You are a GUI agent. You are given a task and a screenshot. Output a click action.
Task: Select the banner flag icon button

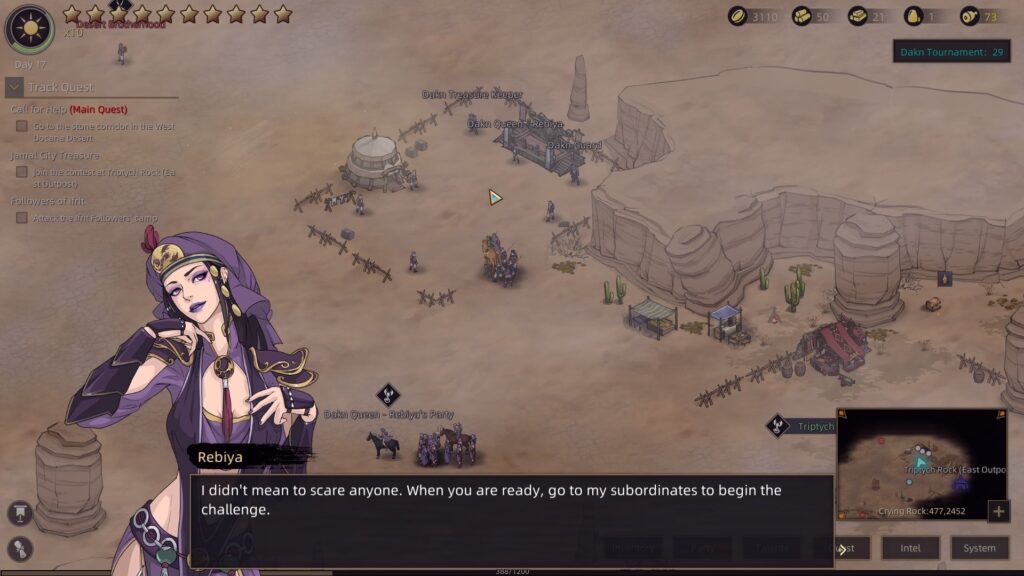click(18, 514)
